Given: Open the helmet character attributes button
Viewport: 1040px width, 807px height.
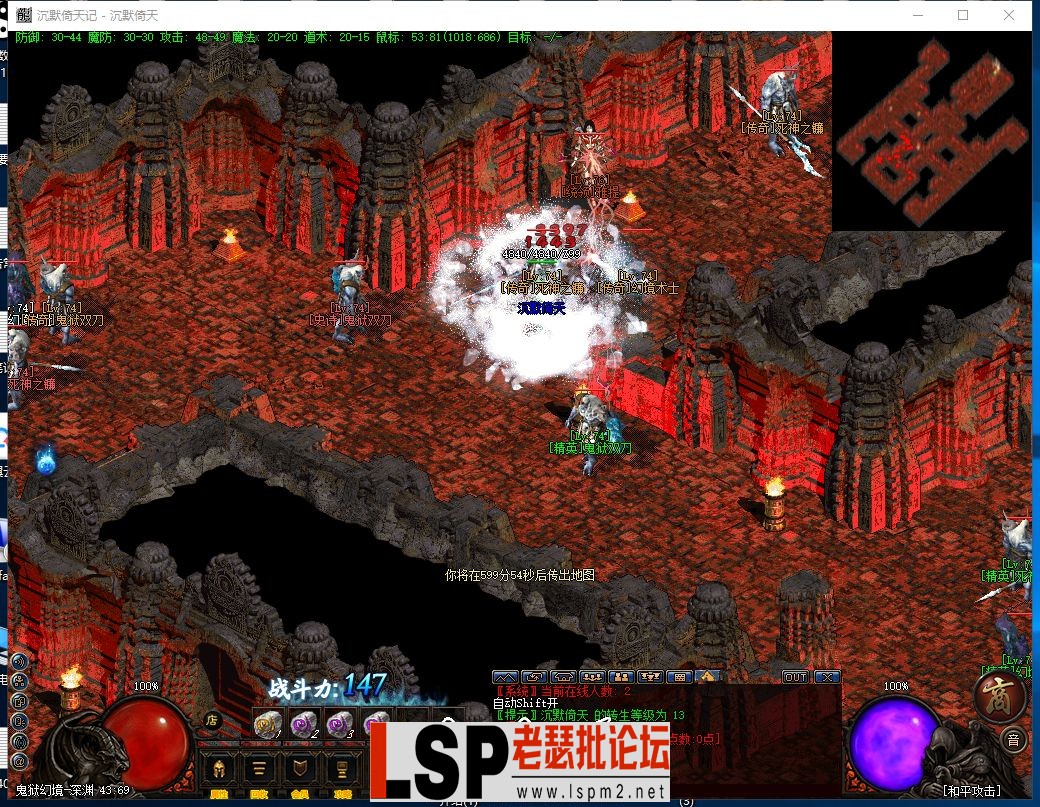Looking at the screenshot, I should click(218, 770).
